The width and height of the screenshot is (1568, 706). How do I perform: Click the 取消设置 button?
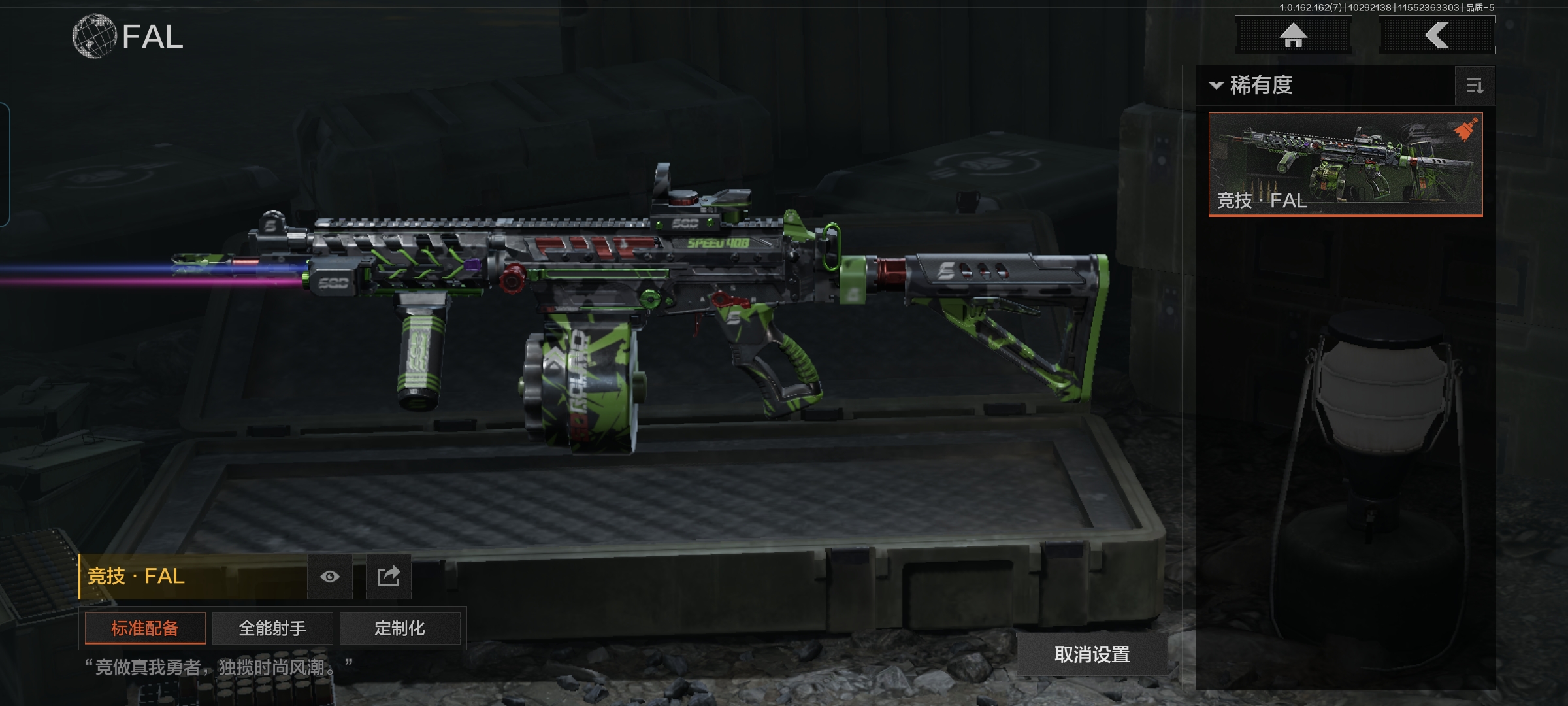[1092, 654]
